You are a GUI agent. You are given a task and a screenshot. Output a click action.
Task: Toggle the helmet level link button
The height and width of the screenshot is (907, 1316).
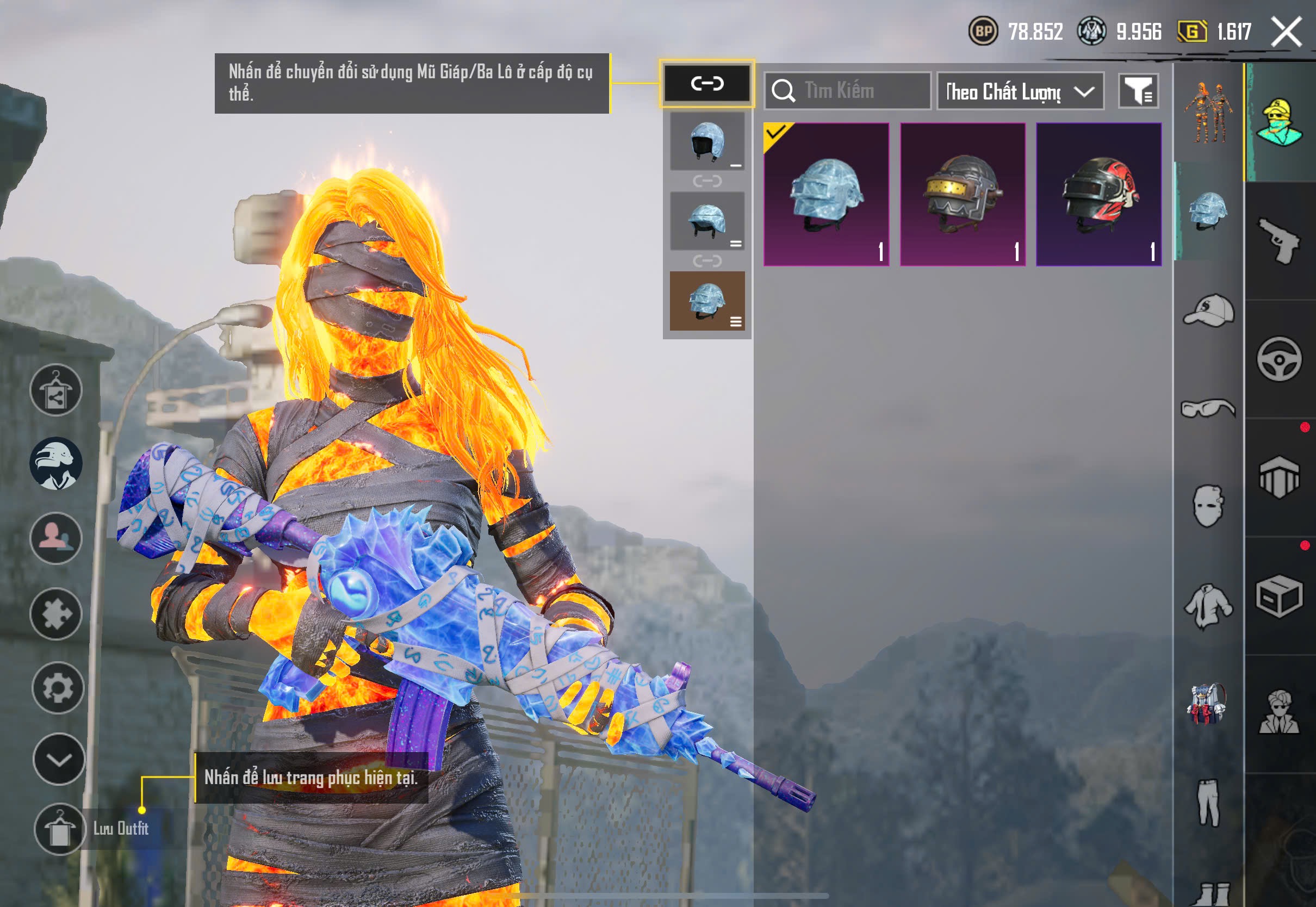707,84
